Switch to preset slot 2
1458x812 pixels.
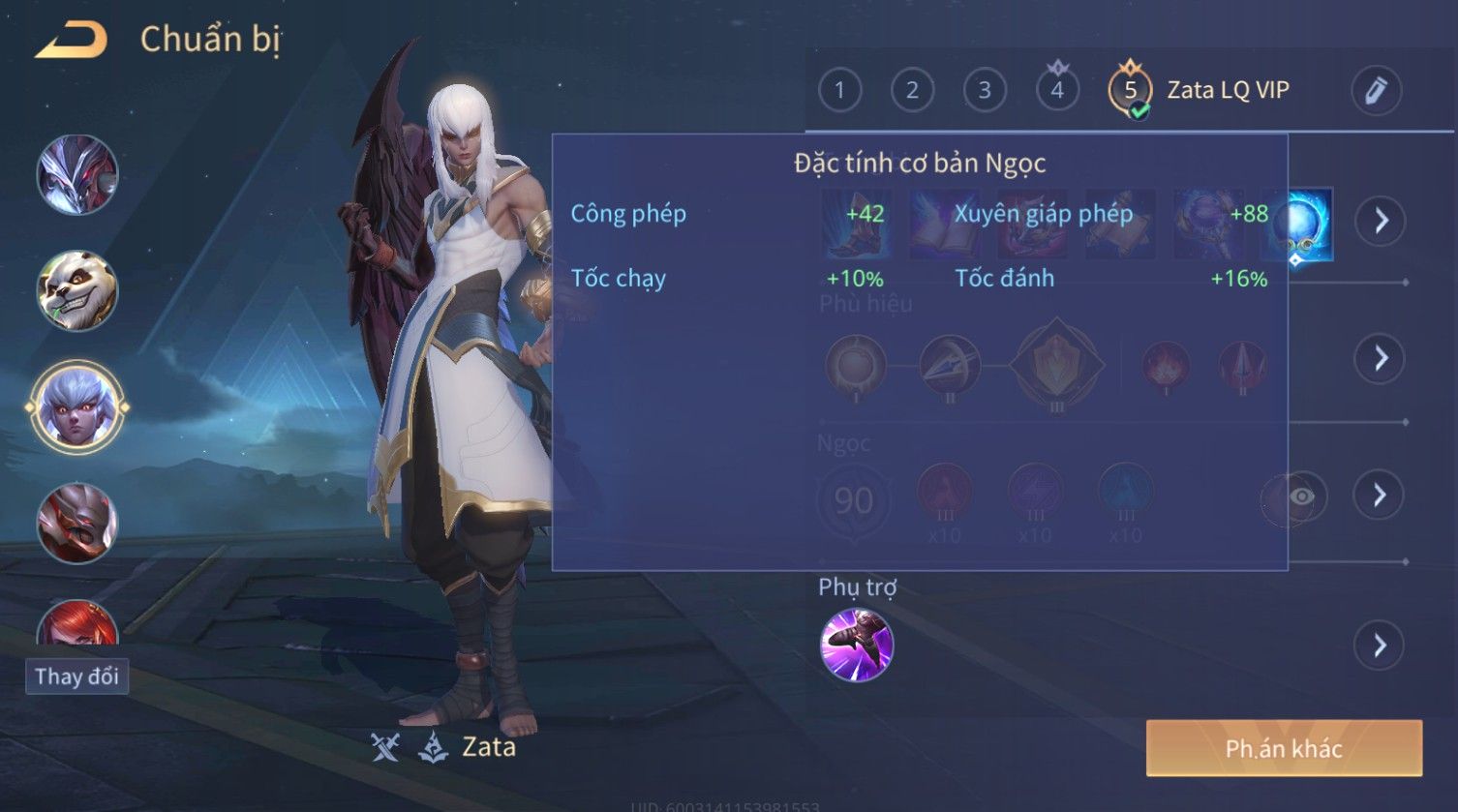pos(912,91)
